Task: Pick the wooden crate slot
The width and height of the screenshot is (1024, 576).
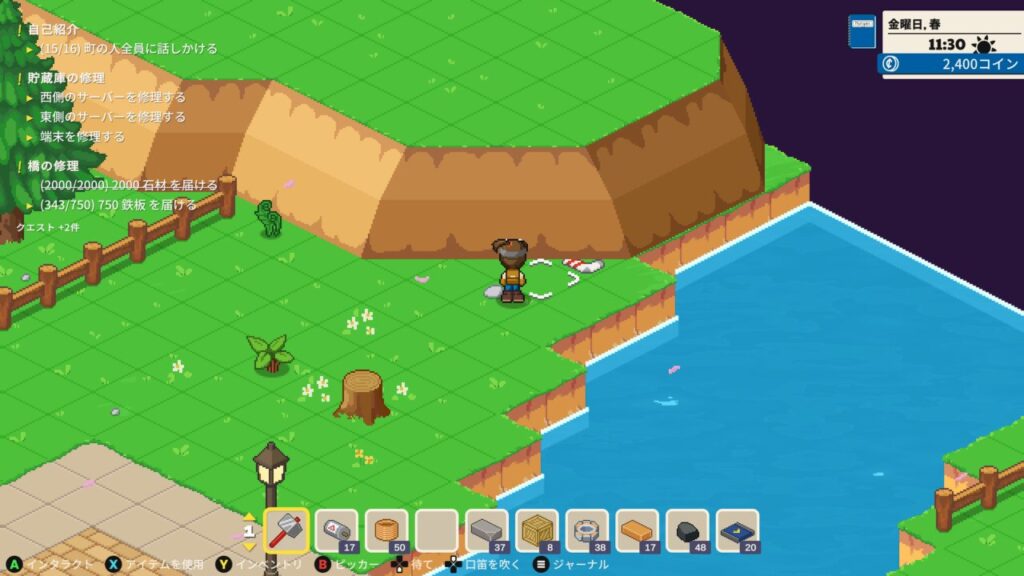Action: [x=537, y=530]
